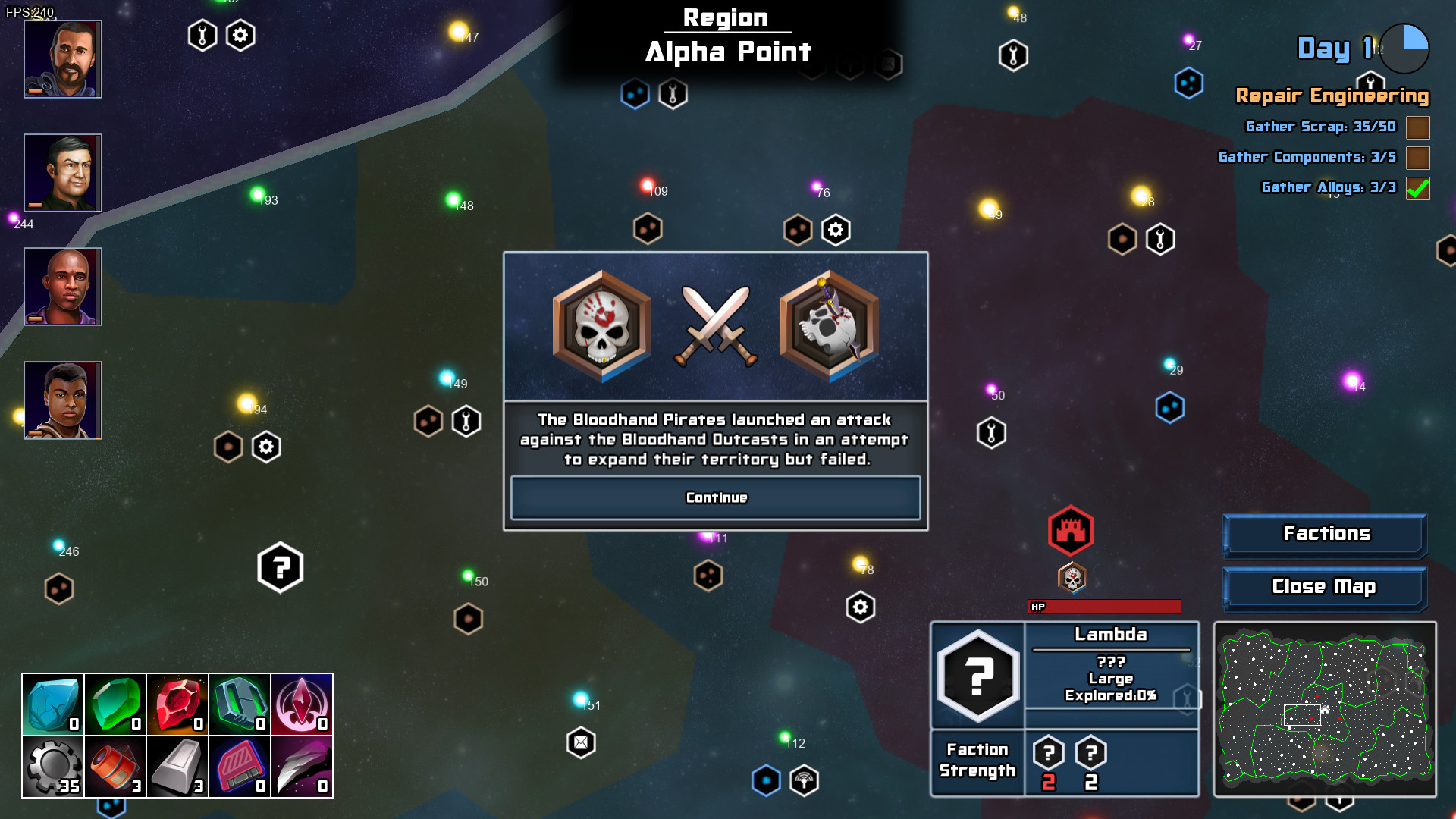Check the Gather Scrap quest box

pos(1419,127)
